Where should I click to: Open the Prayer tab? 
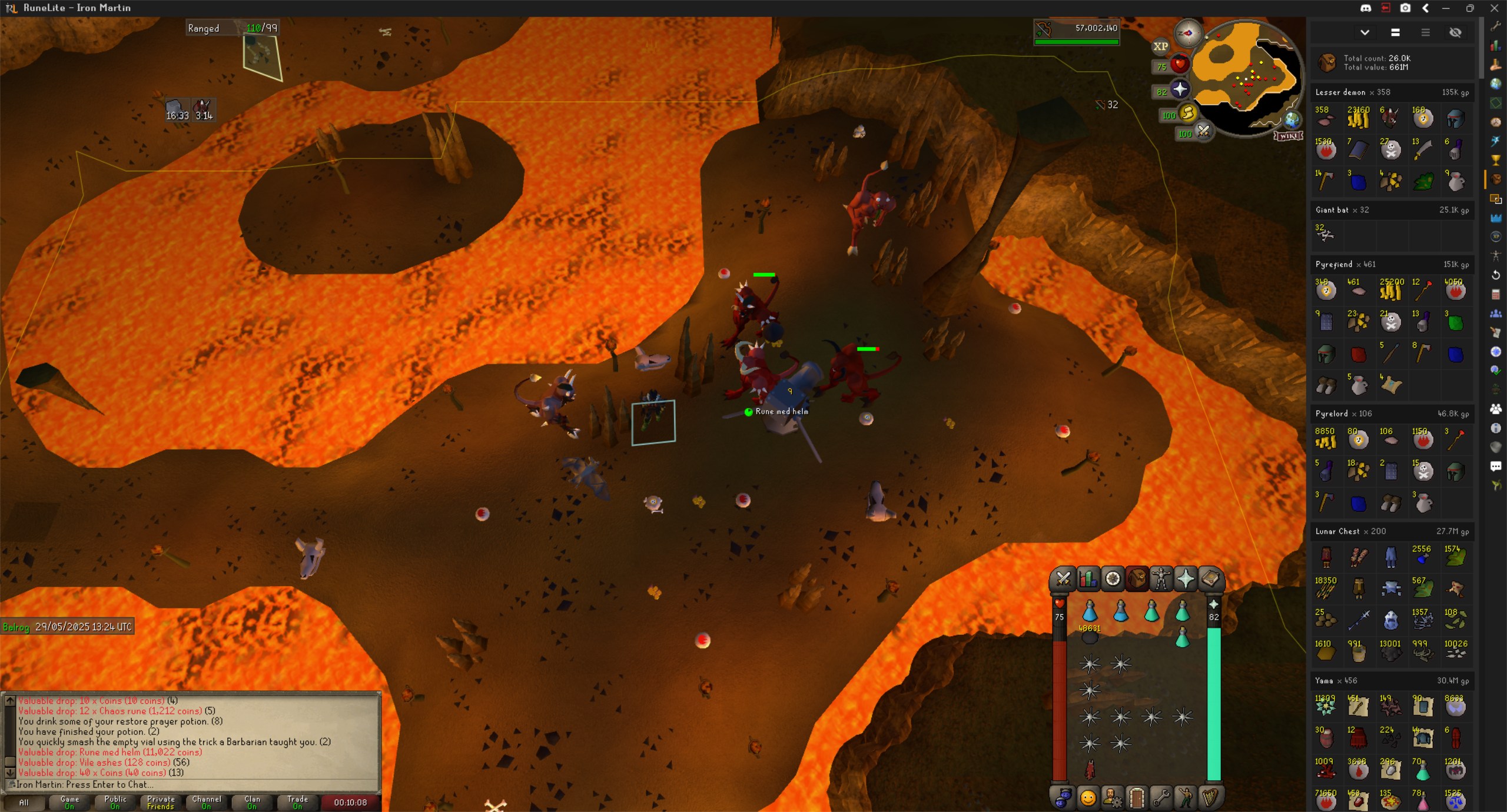coord(1186,579)
